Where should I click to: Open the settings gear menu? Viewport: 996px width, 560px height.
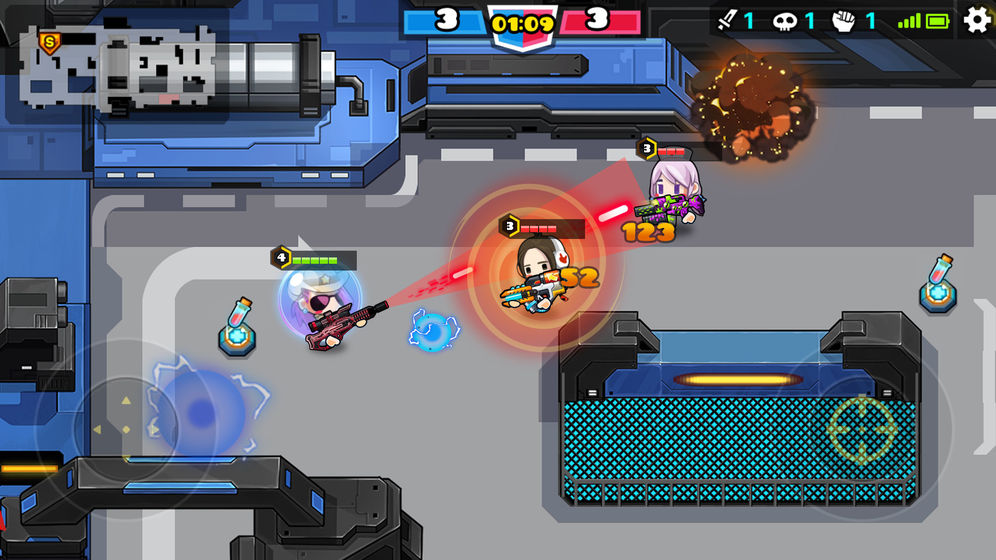(x=977, y=20)
